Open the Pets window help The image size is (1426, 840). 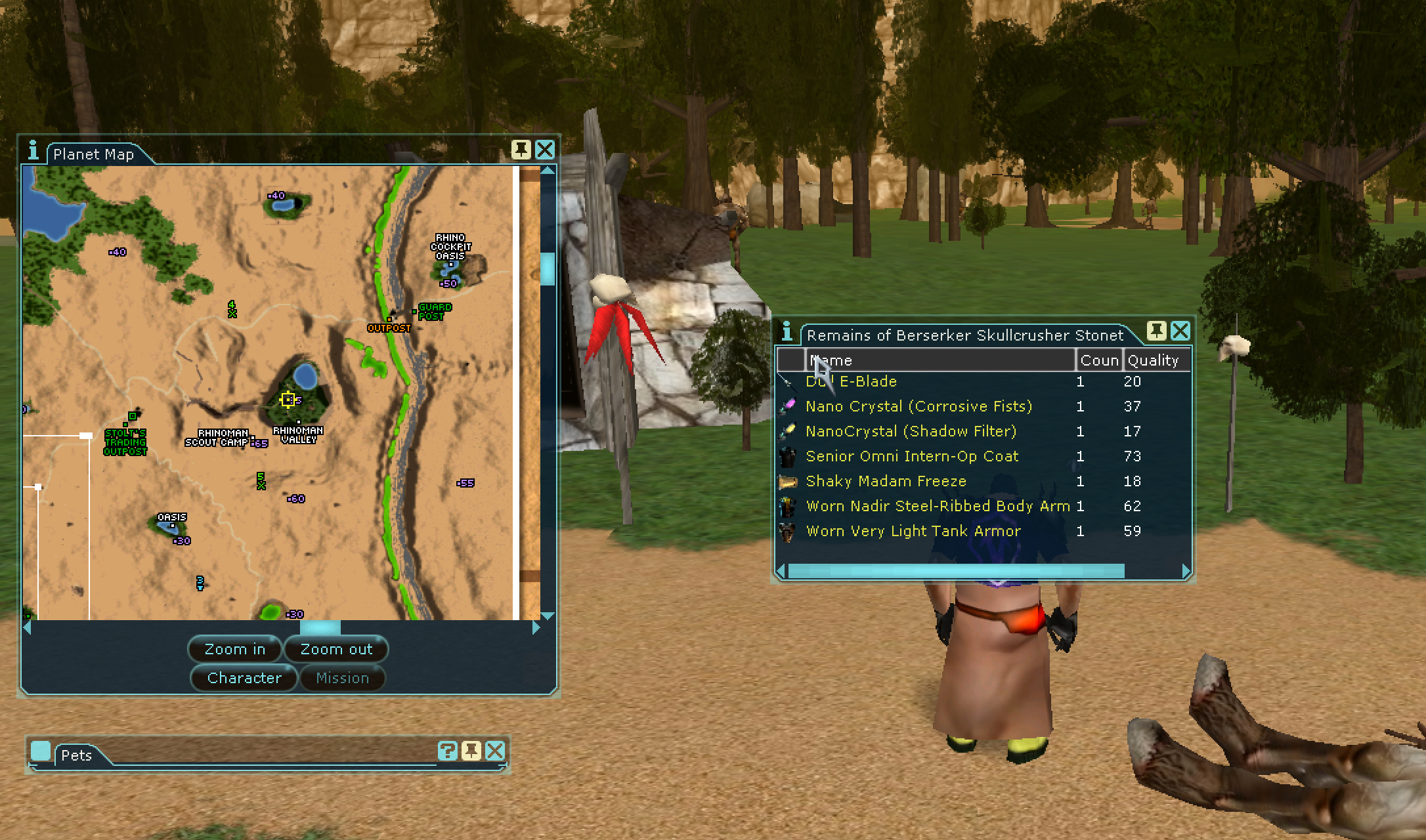(447, 751)
